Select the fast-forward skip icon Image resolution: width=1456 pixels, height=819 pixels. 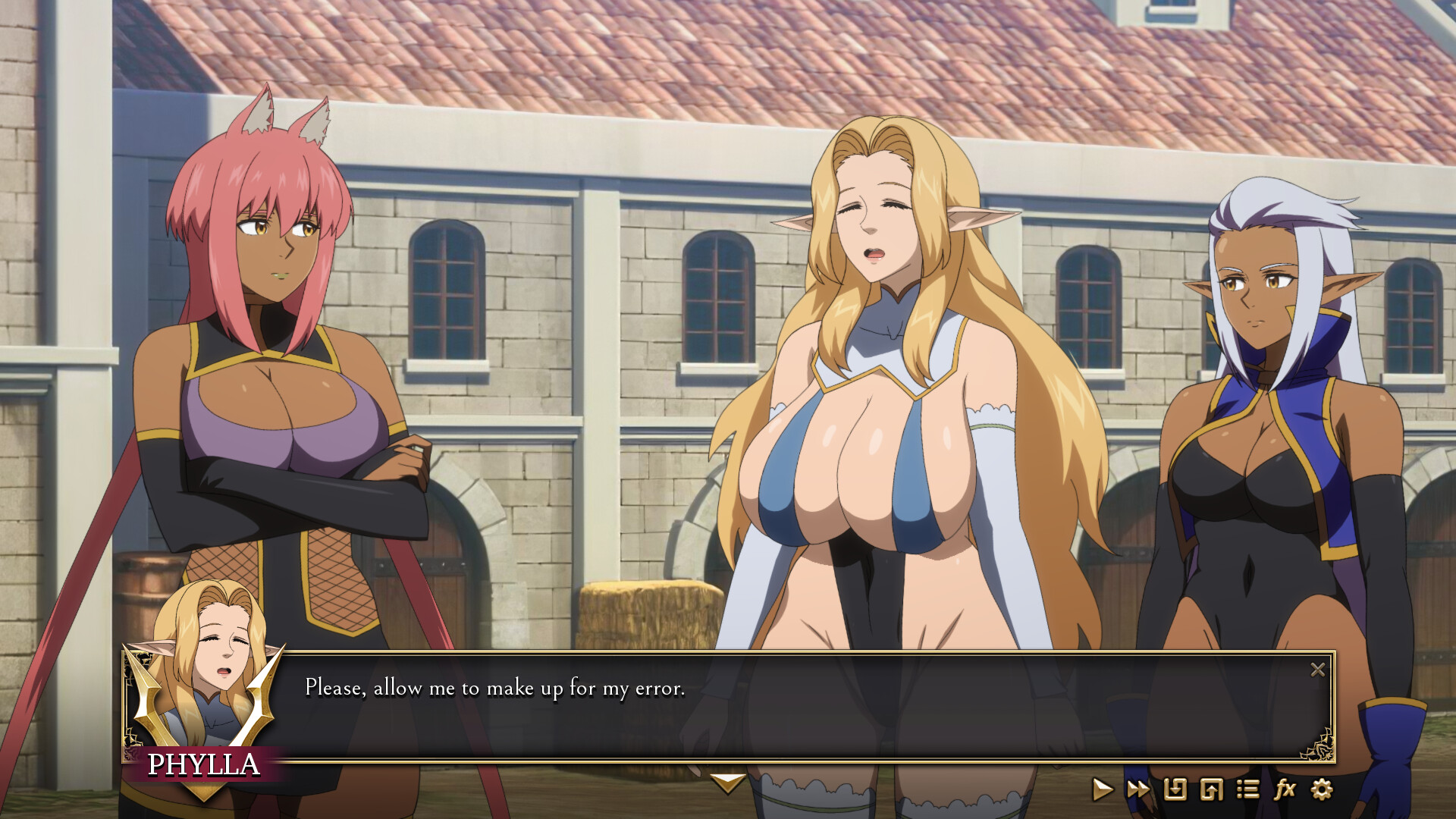(x=1139, y=789)
